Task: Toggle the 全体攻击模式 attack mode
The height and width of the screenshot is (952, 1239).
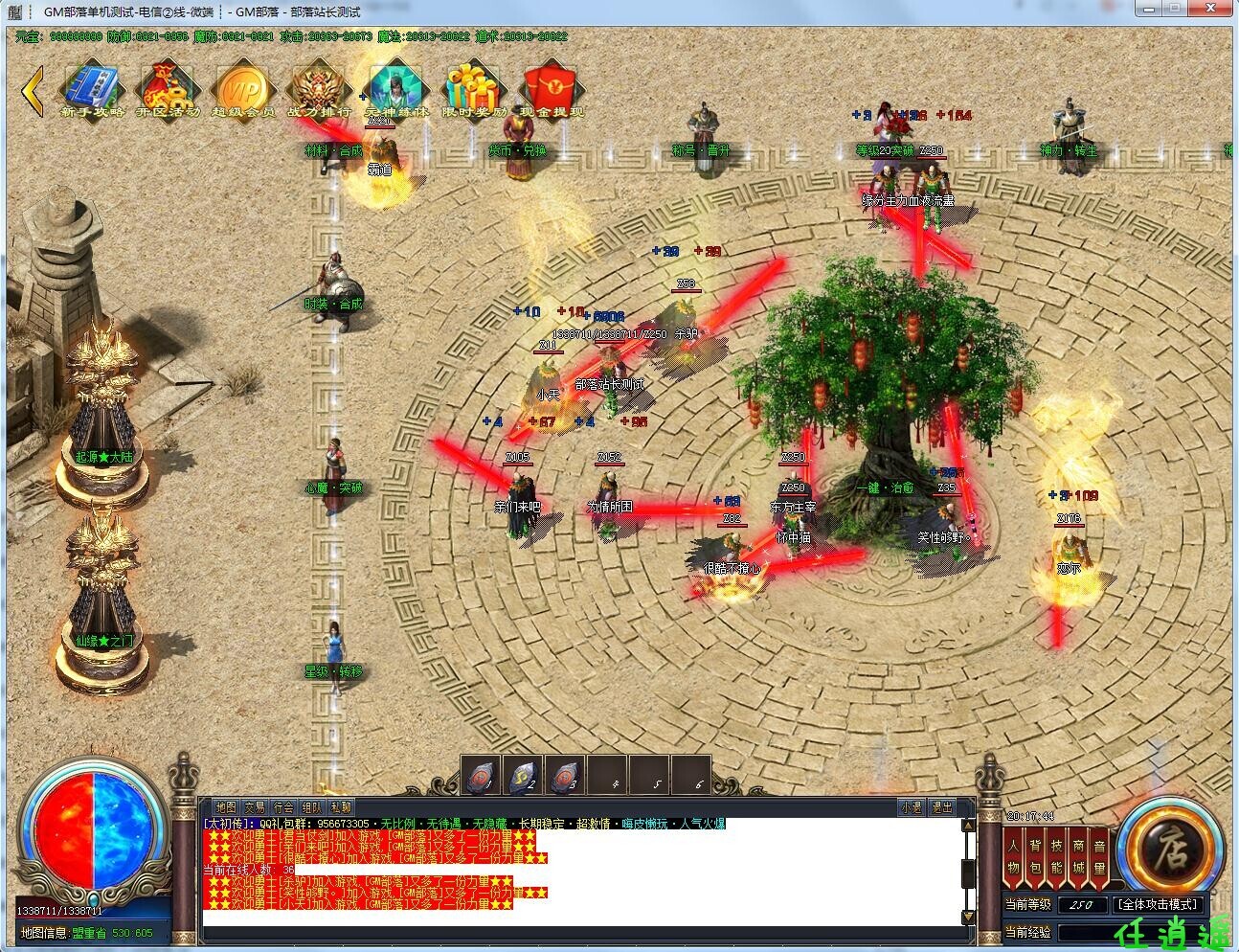Action: tap(1157, 904)
